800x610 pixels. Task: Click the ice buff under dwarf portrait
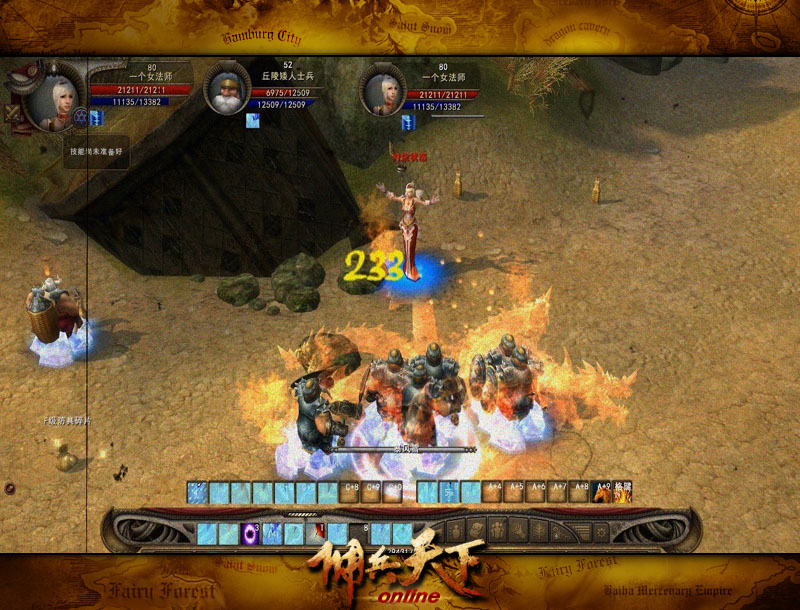[x=253, y=121]
